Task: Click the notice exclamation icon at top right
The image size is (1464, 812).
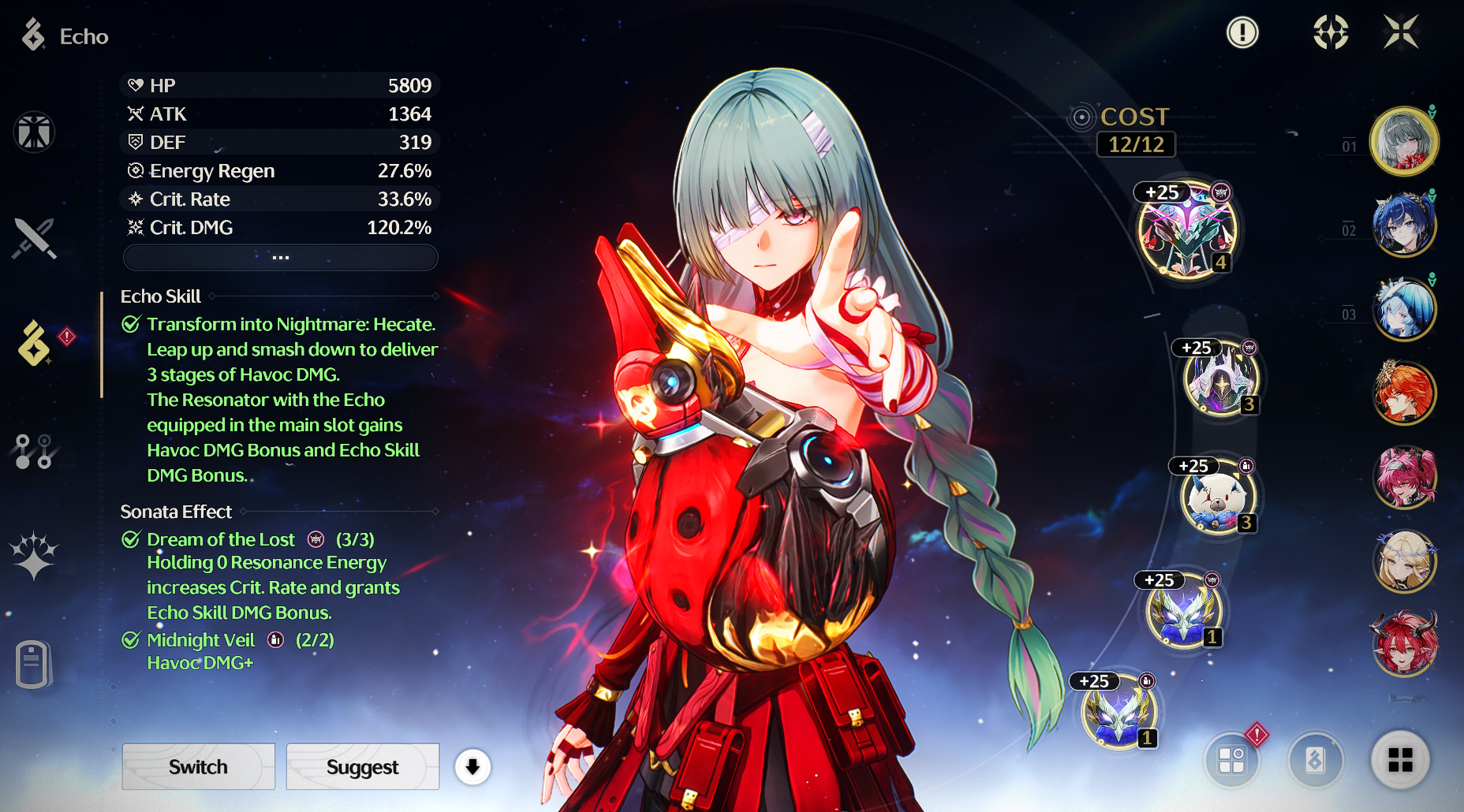Action: 1243,33
